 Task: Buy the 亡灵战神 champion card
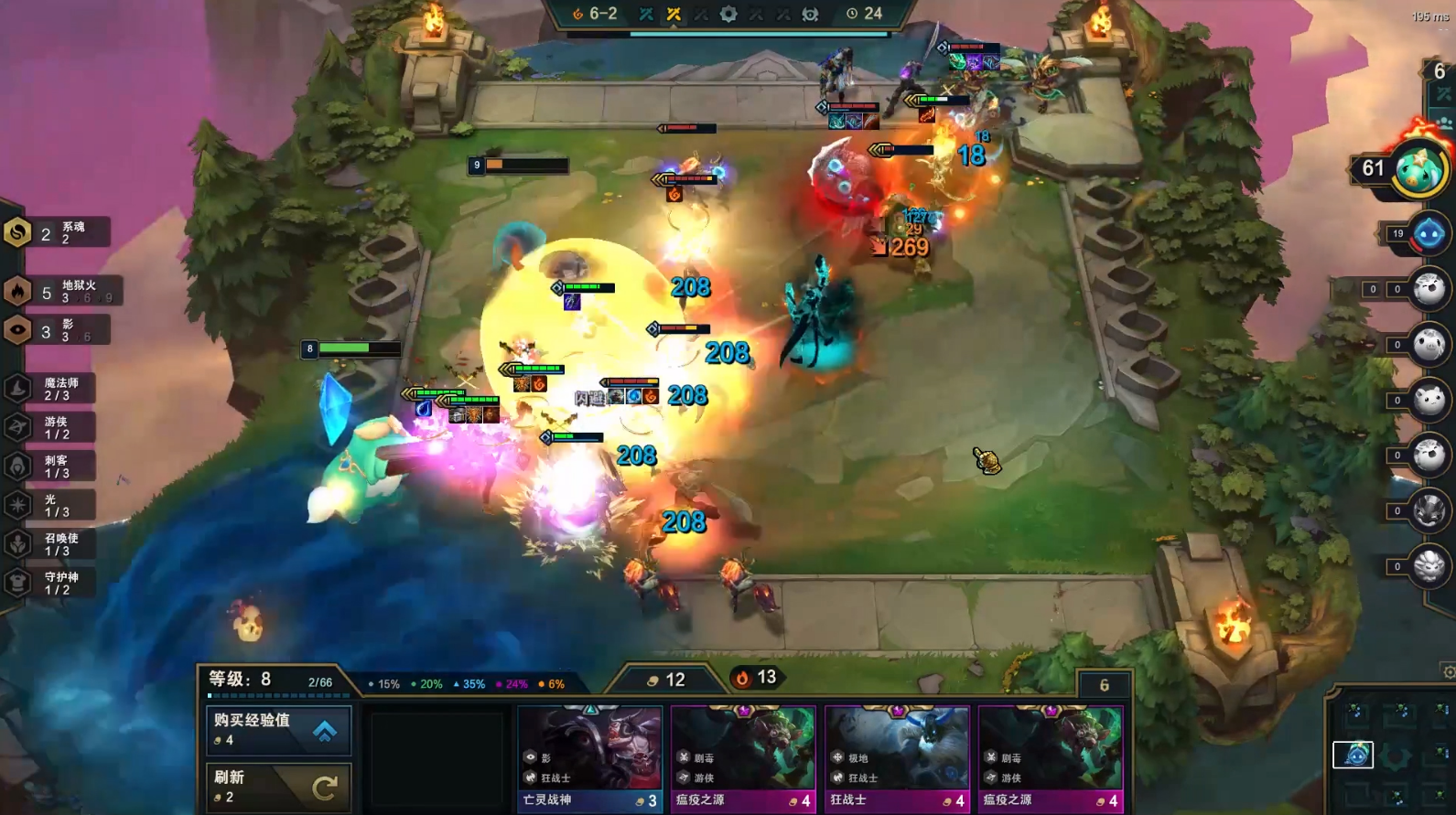[x=590, y=758]
